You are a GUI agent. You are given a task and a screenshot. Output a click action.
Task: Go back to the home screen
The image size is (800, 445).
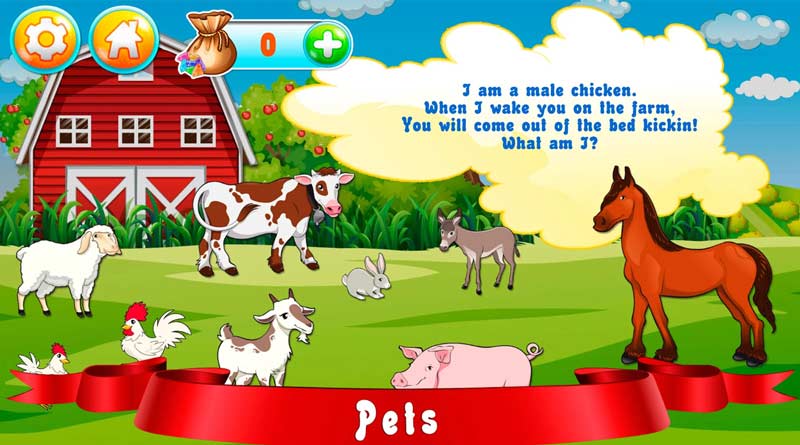tap(124, 41)
